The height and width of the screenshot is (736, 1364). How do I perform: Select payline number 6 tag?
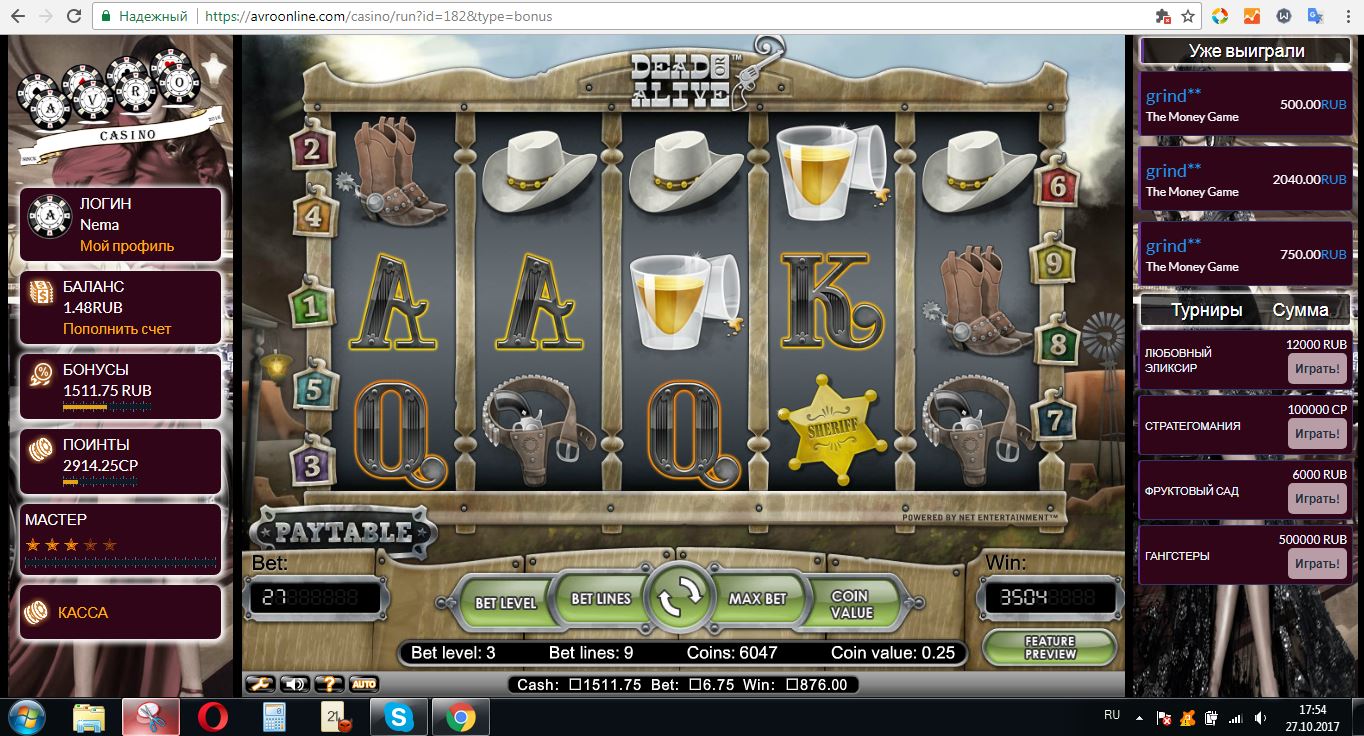(x=1058, y=185)
